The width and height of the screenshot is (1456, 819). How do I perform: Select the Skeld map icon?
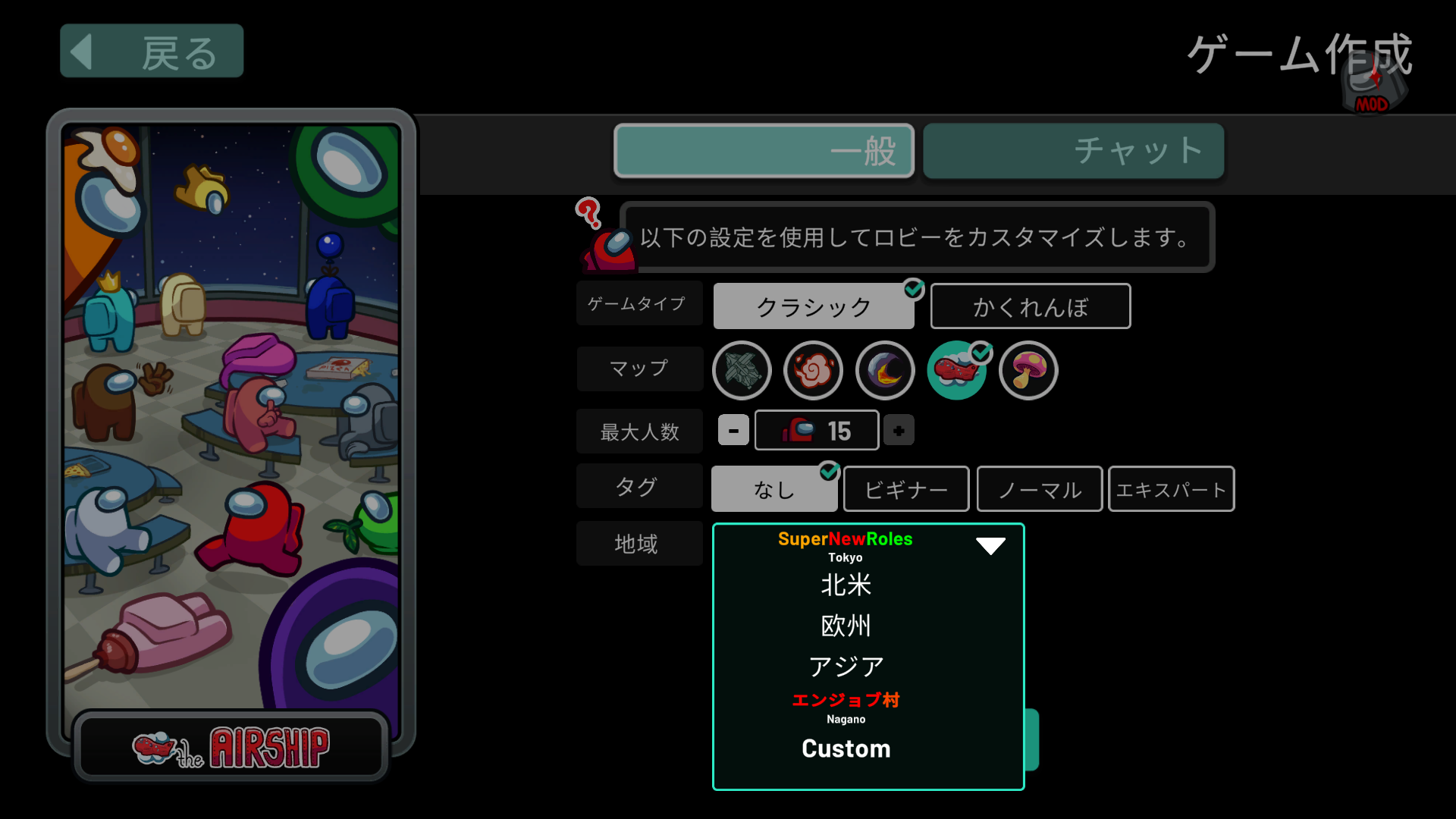(x=742, y=371)
